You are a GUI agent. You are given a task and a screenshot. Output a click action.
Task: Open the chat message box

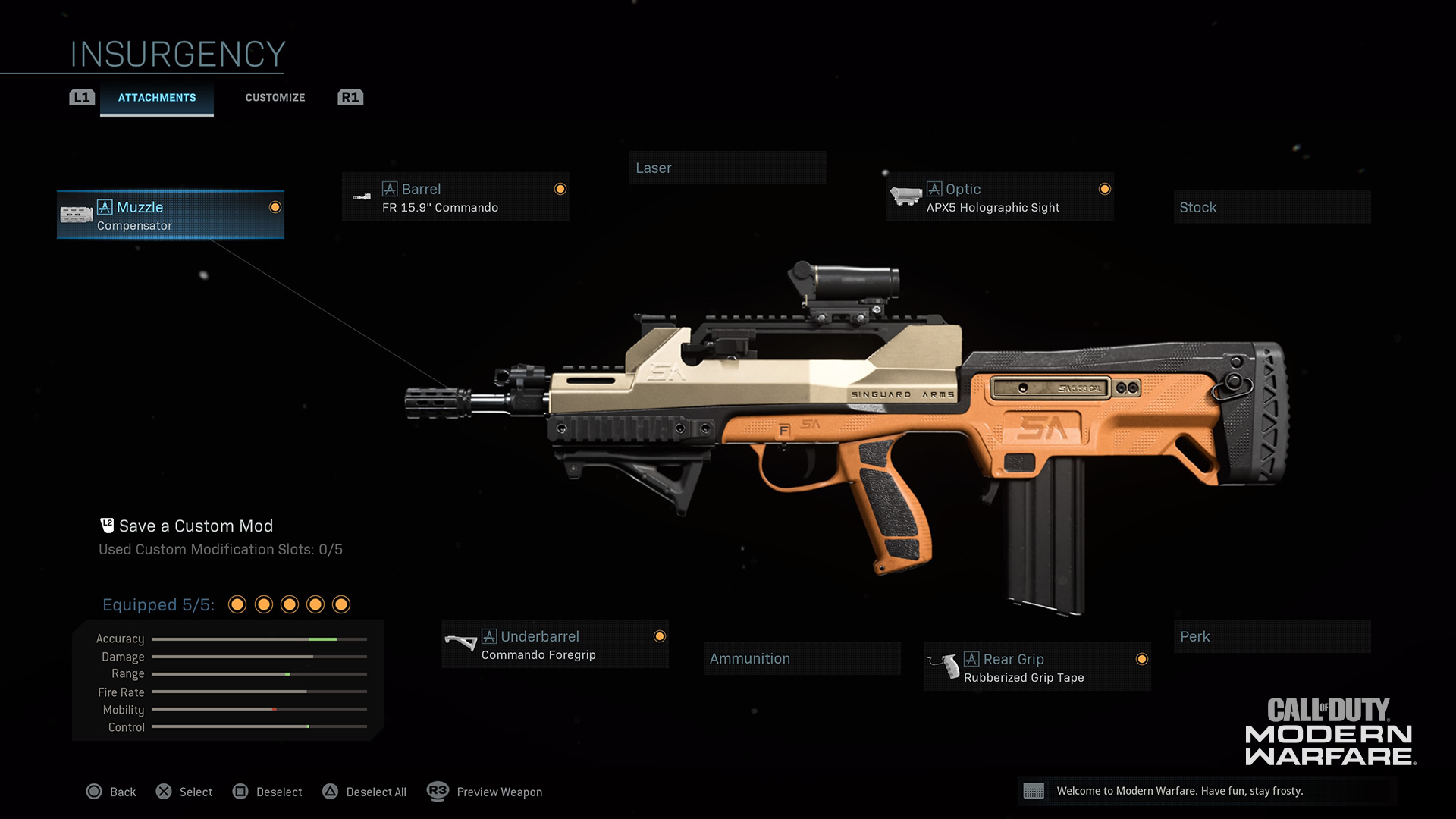point(1207,791)
